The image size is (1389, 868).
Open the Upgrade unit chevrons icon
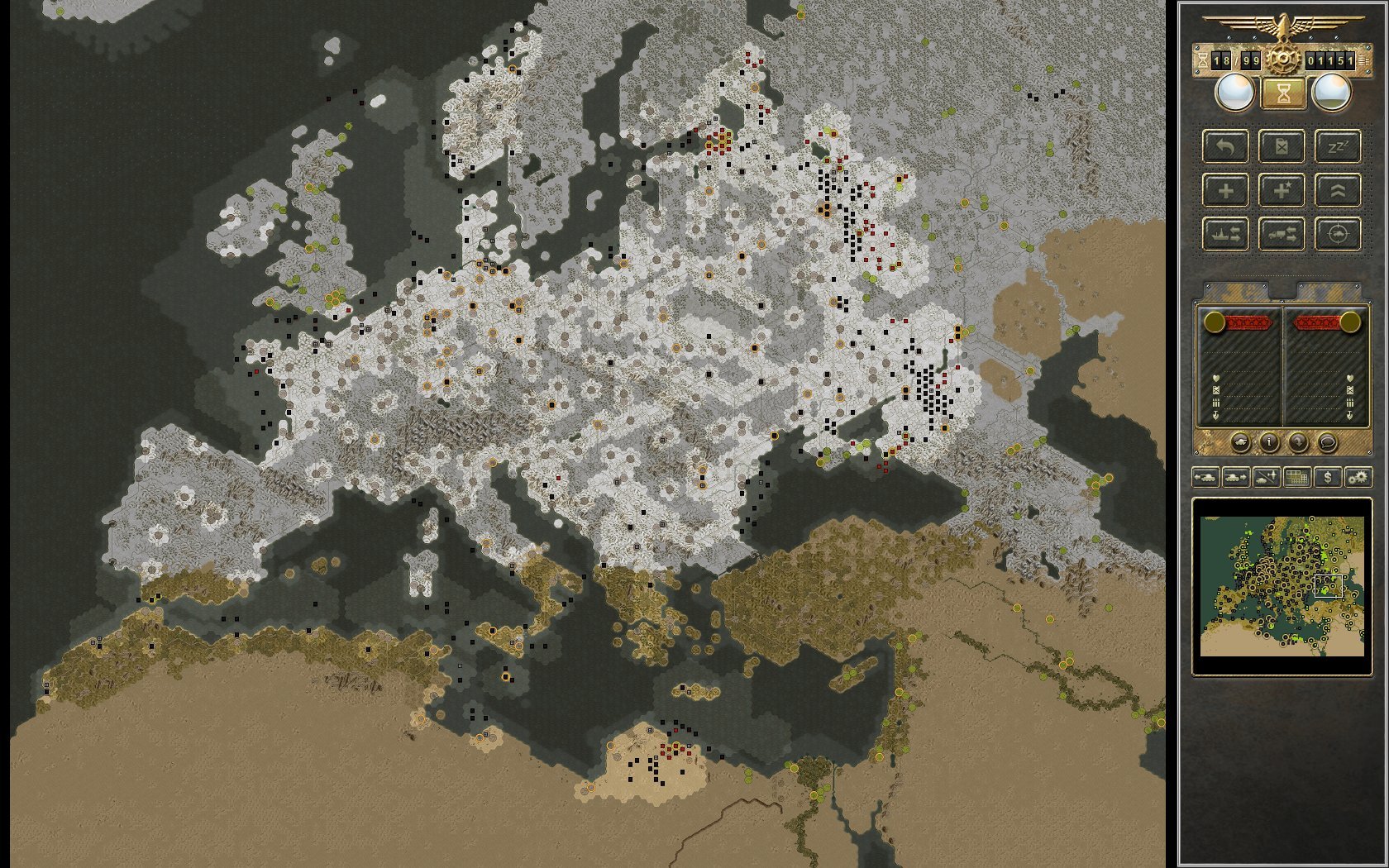click(1338, 190)
